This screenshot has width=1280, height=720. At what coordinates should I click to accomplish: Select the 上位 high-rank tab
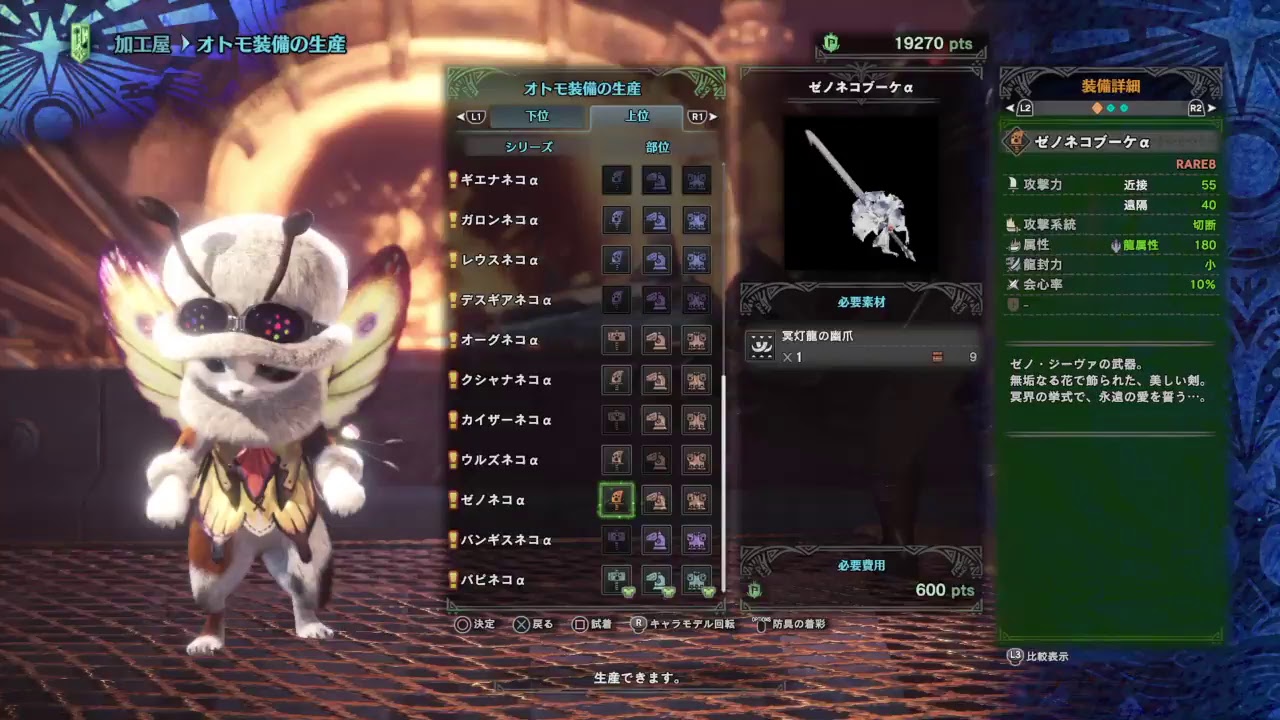coord(637,116)
